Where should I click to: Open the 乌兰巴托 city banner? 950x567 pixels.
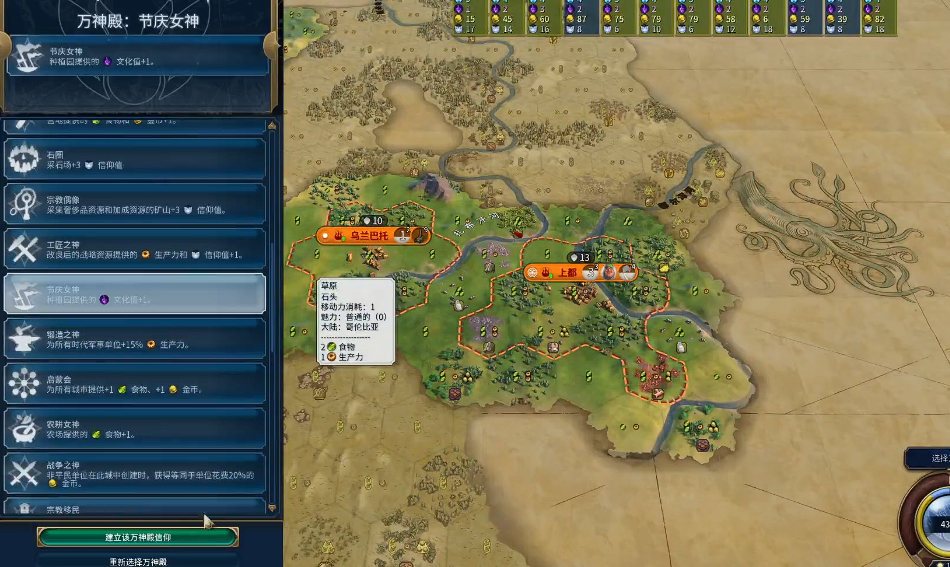(372, 236)
